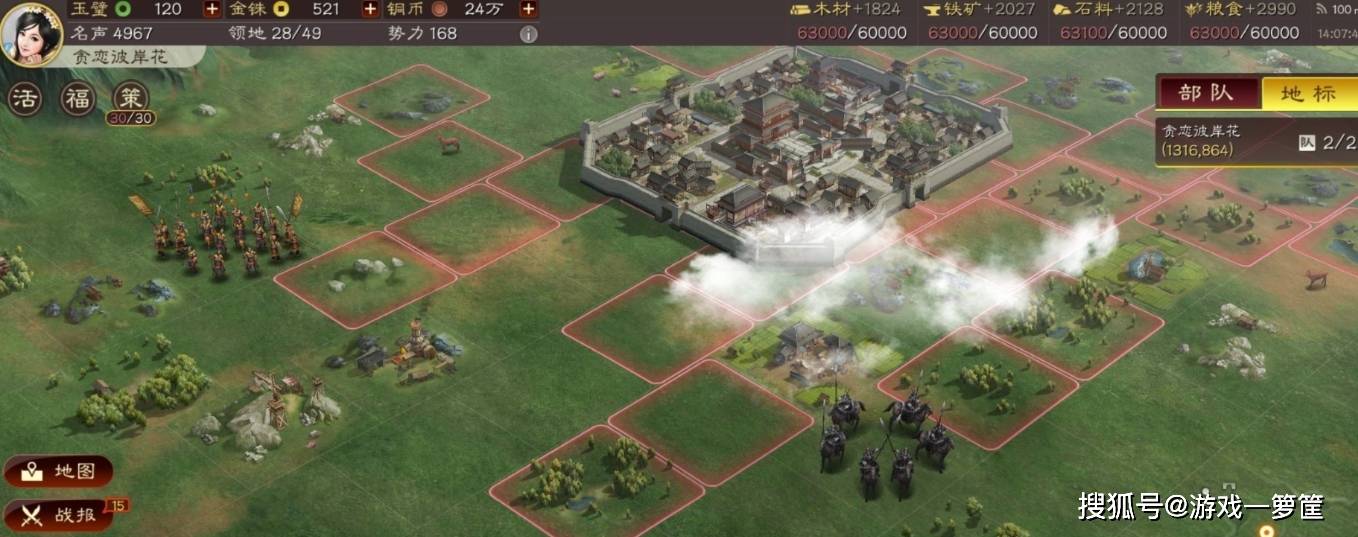Switch to the 地标 landmarks tab

tap(1308, 93)
